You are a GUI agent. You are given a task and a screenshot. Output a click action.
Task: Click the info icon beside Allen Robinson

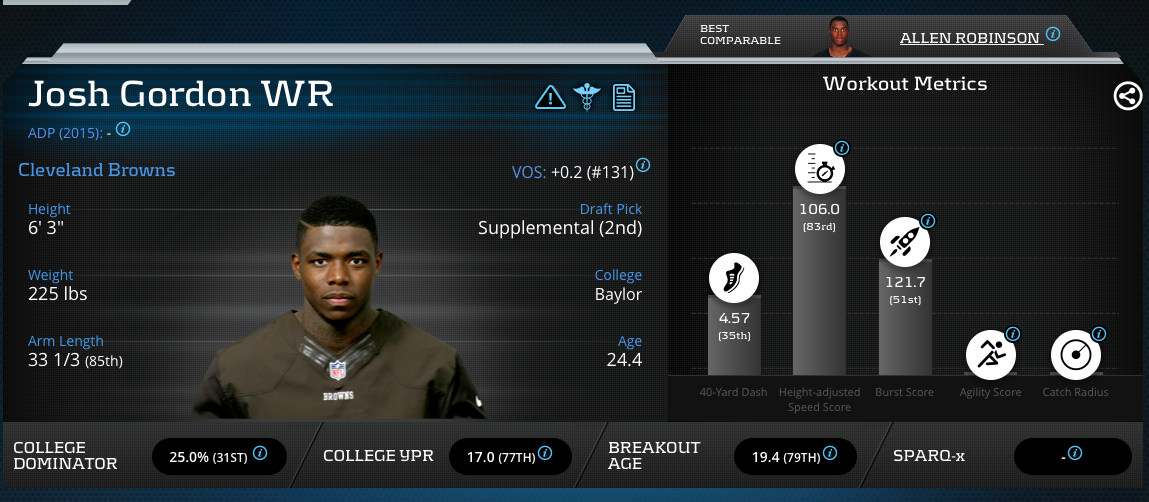point(1053,34)
